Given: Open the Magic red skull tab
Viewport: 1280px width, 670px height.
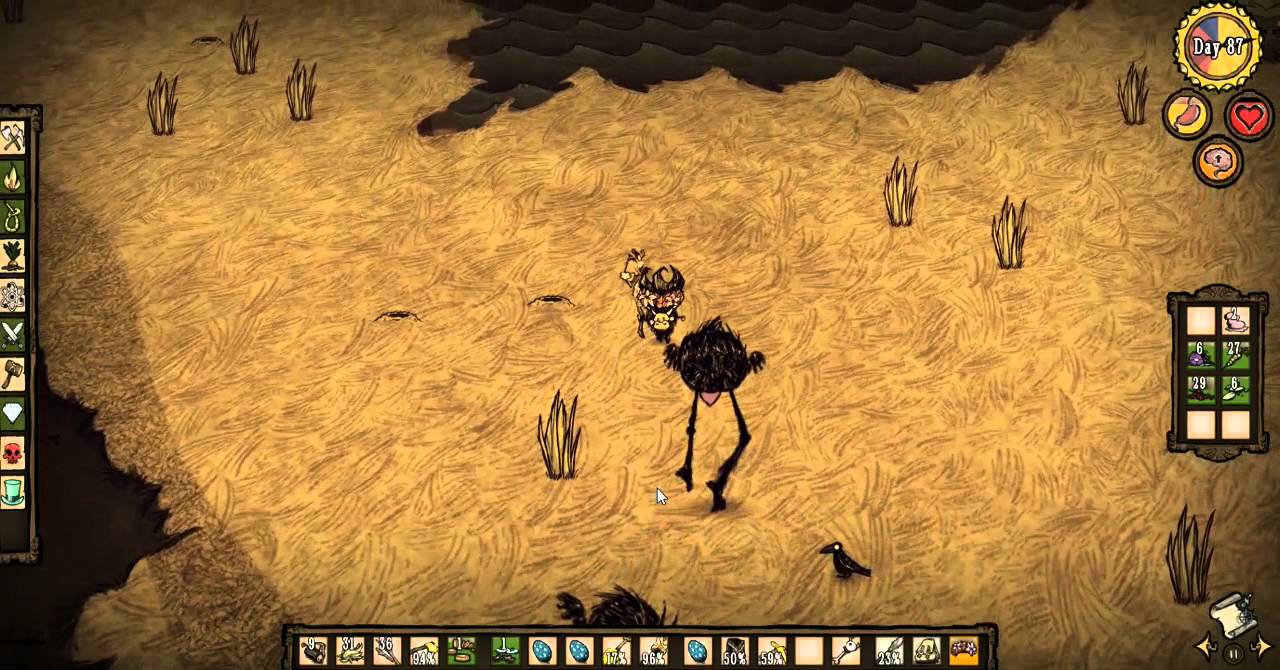Looking at the screenshot, I should click(x=12, y=453).
